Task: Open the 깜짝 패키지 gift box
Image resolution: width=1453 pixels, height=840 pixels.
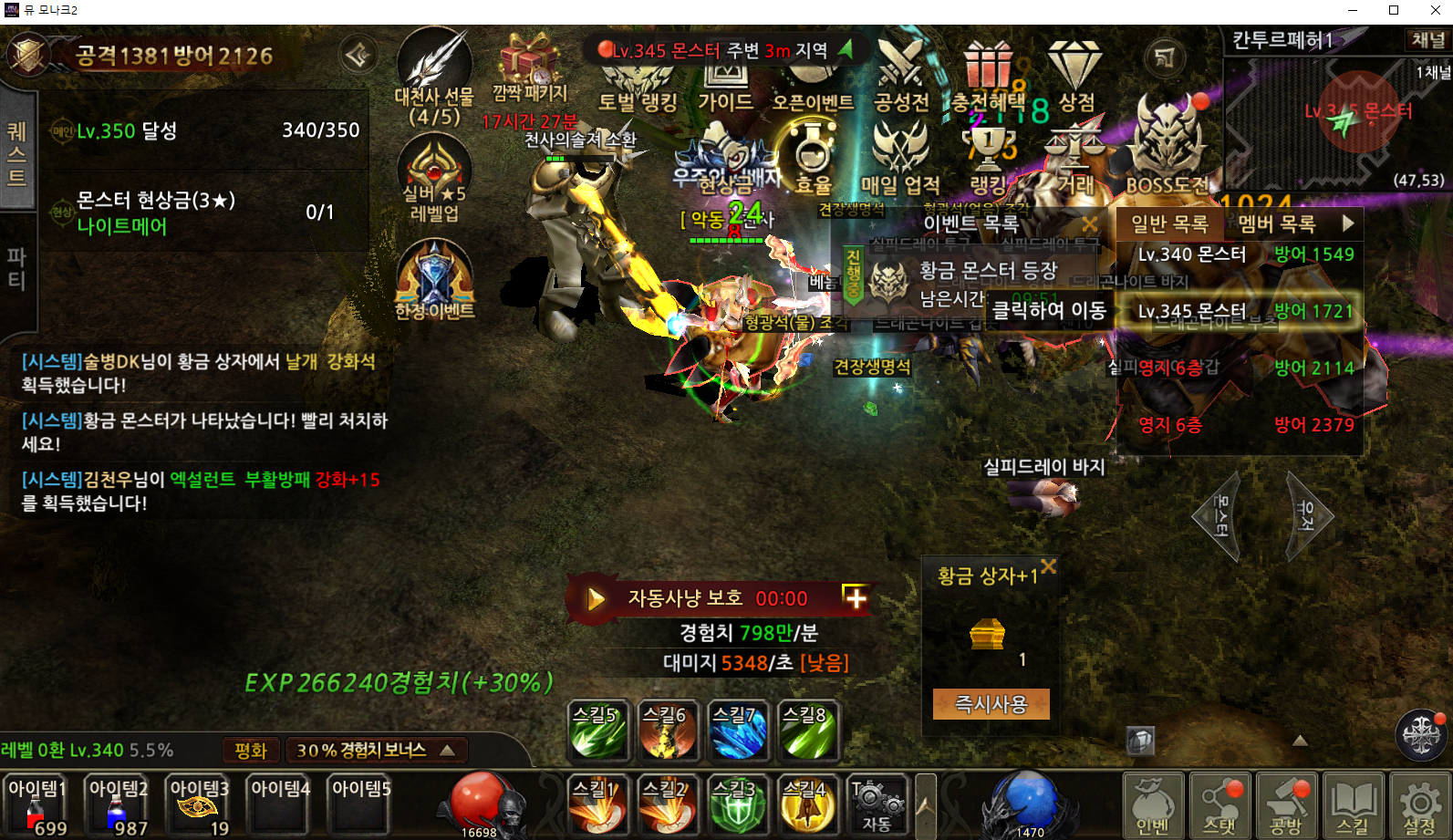Action: coord(530,68)
